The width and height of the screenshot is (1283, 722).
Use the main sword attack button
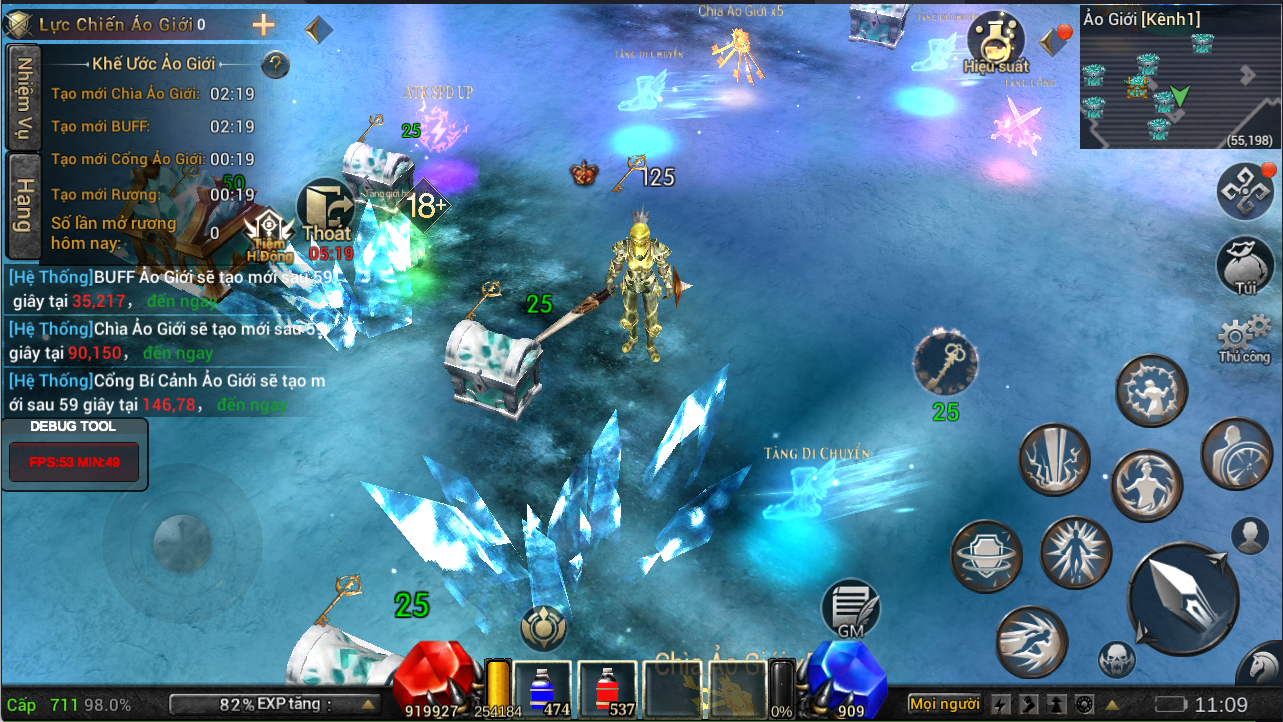1182,598
